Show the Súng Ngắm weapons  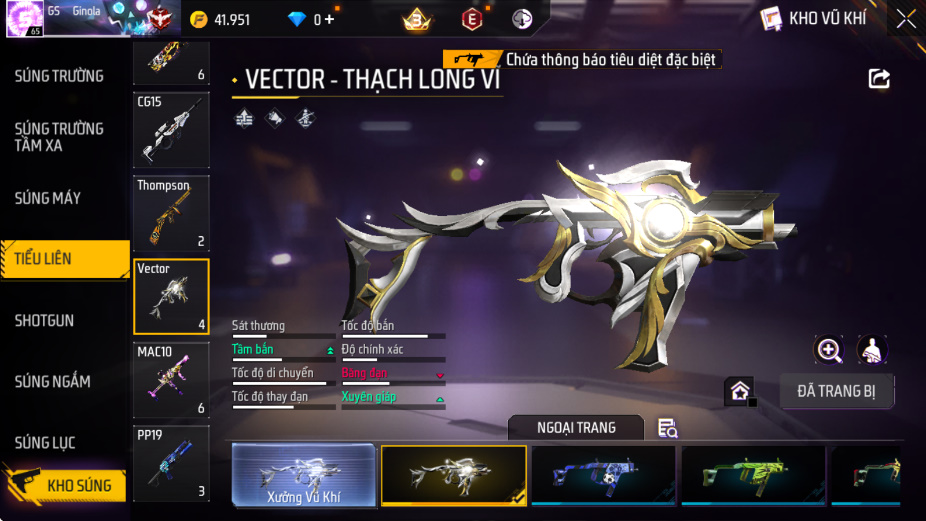(52, 382)
